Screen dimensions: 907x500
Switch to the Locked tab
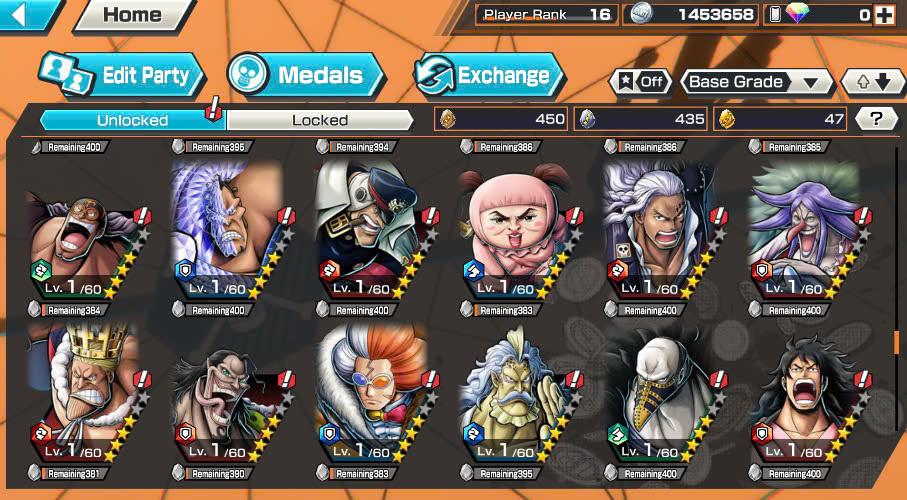[320, 120]
